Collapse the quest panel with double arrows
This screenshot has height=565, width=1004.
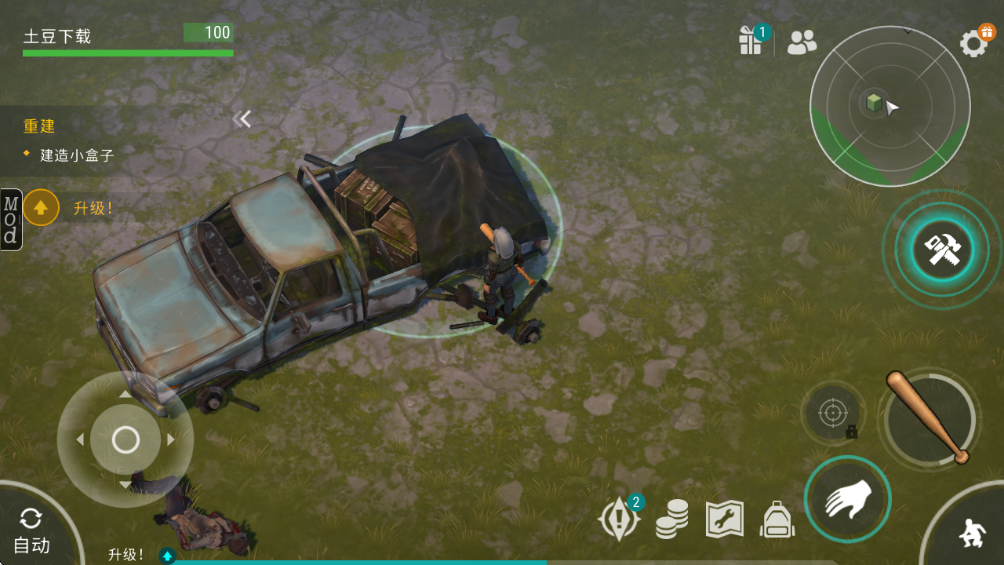click(x=242, y=119)
